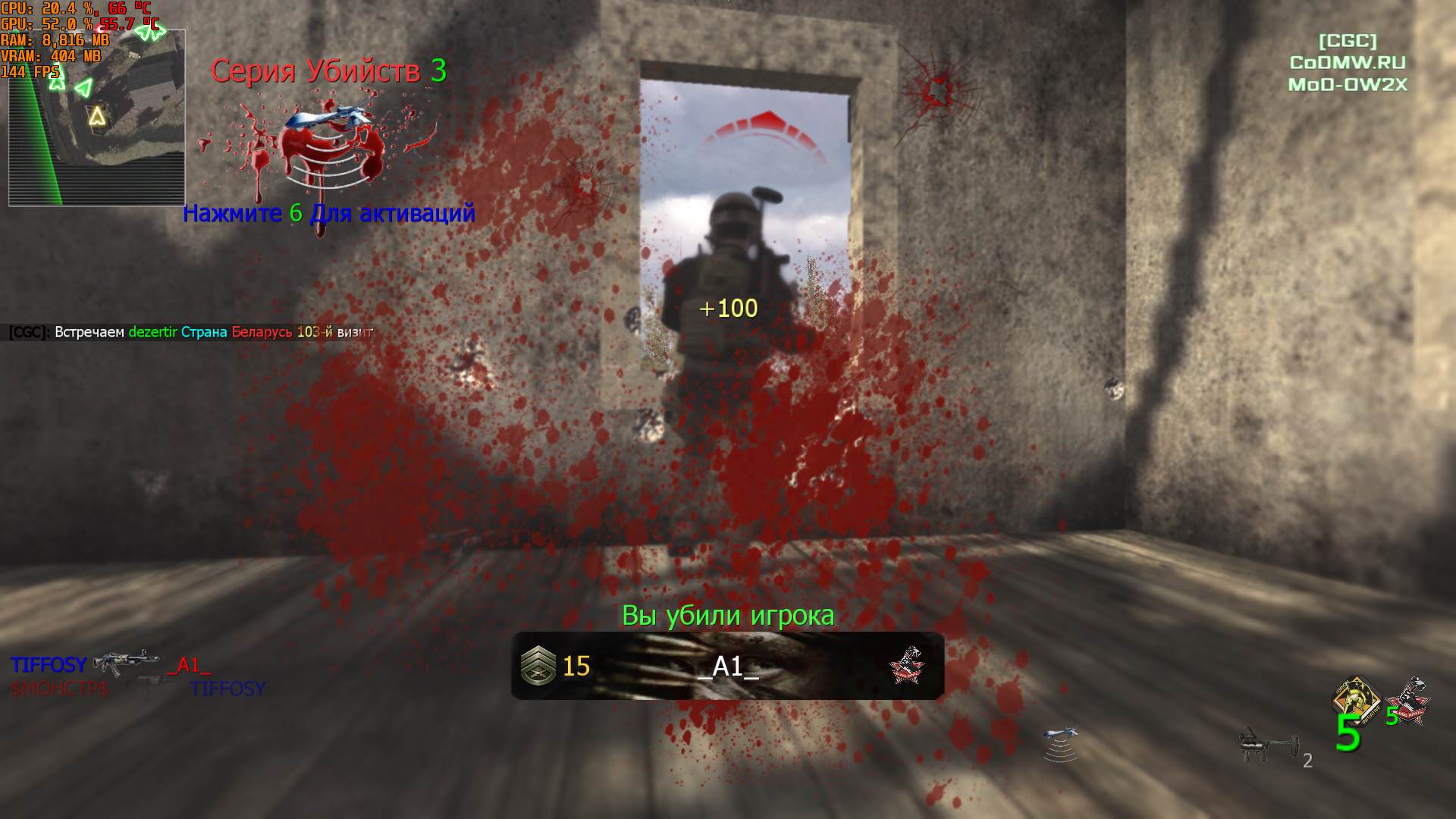1456x819 pixels.
Task: Click the FPS performance overlay readout
Action: [30, 72]
